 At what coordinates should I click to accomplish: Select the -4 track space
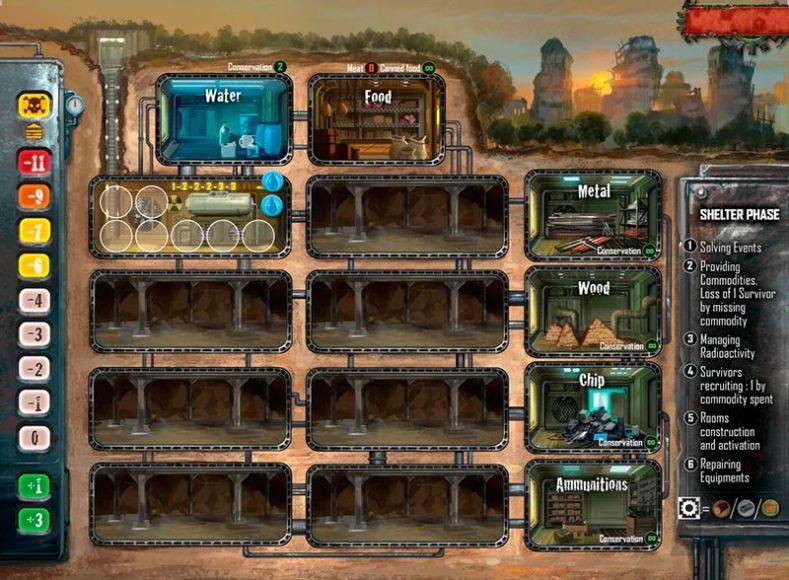tap(35, 301)
